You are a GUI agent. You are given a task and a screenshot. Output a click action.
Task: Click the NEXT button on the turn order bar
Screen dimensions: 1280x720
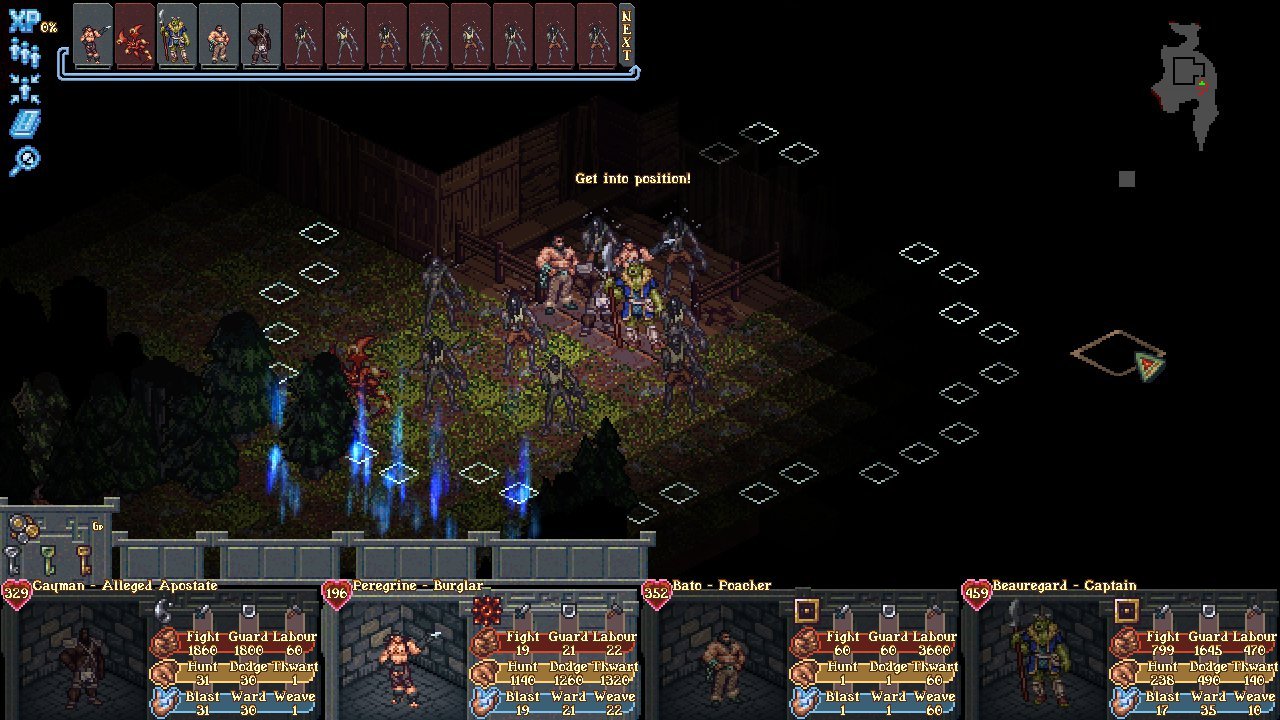[x=627, y=34]
